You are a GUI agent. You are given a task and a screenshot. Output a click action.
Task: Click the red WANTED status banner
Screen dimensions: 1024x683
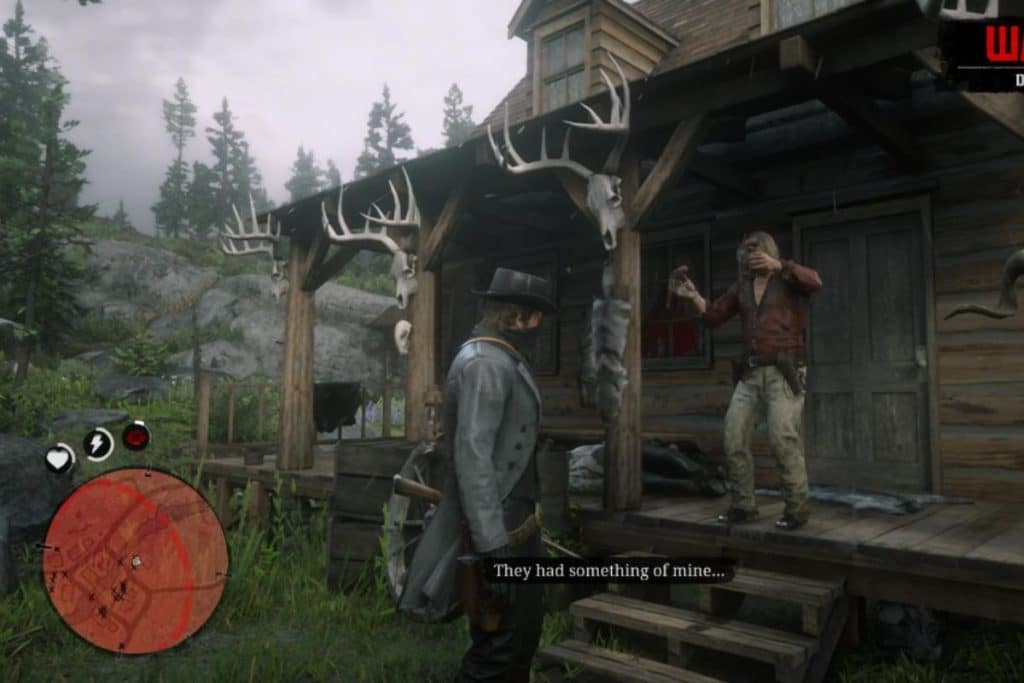pos(990,50)
